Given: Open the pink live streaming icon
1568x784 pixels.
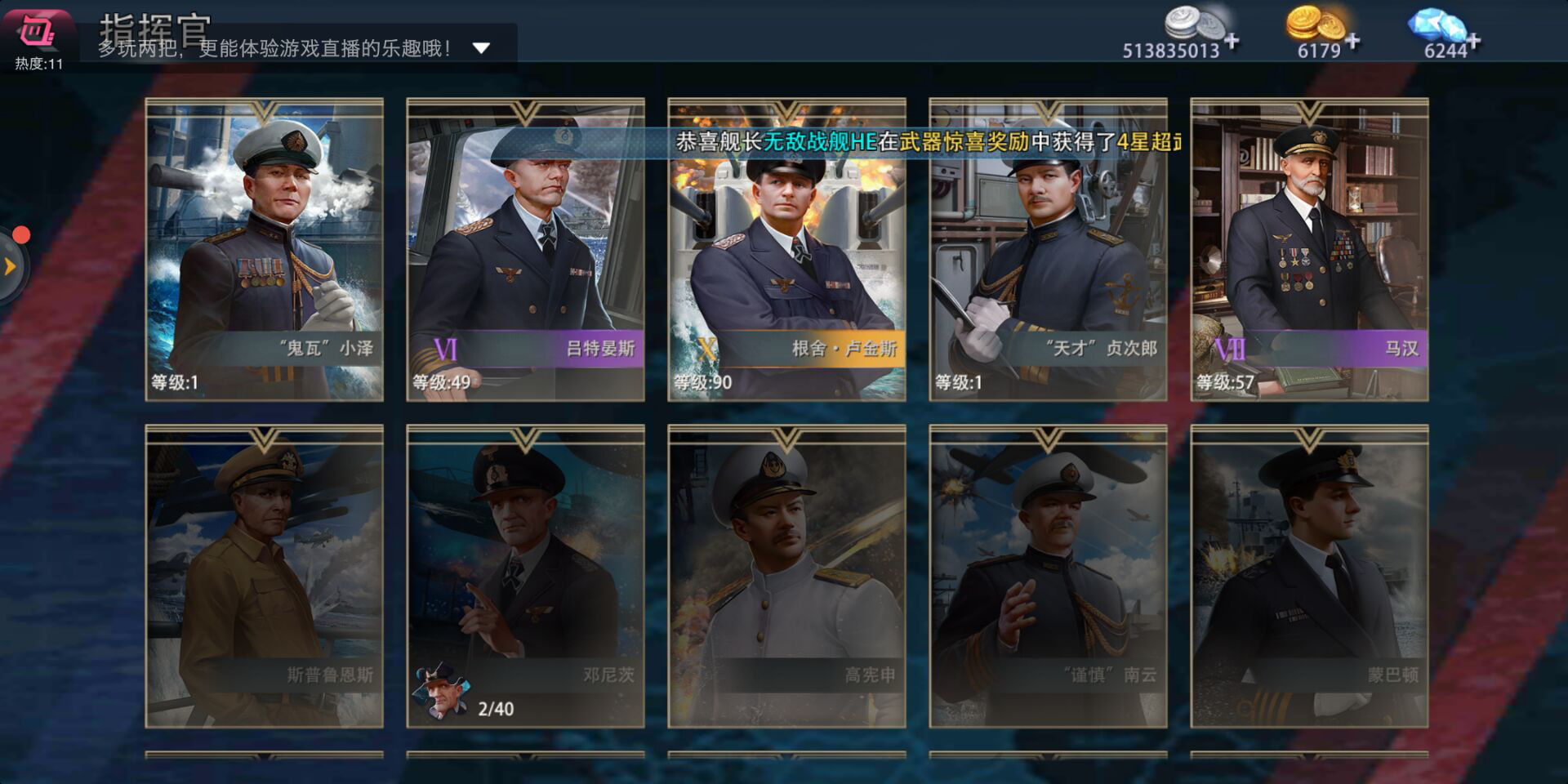Looking at the screenshot, I should pos(38,33).
